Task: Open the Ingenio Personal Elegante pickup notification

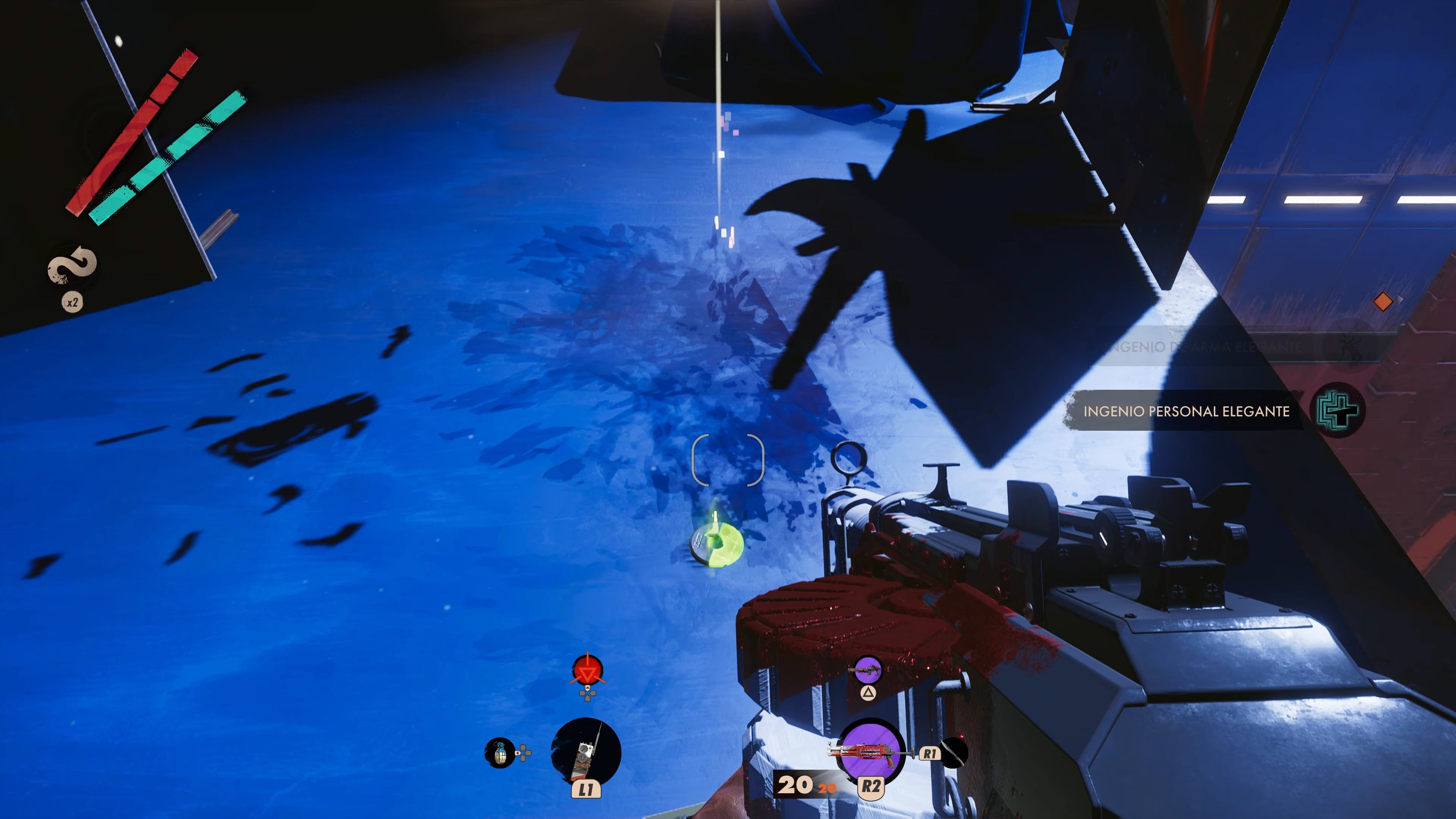Action: click(x=1186, y=411)
